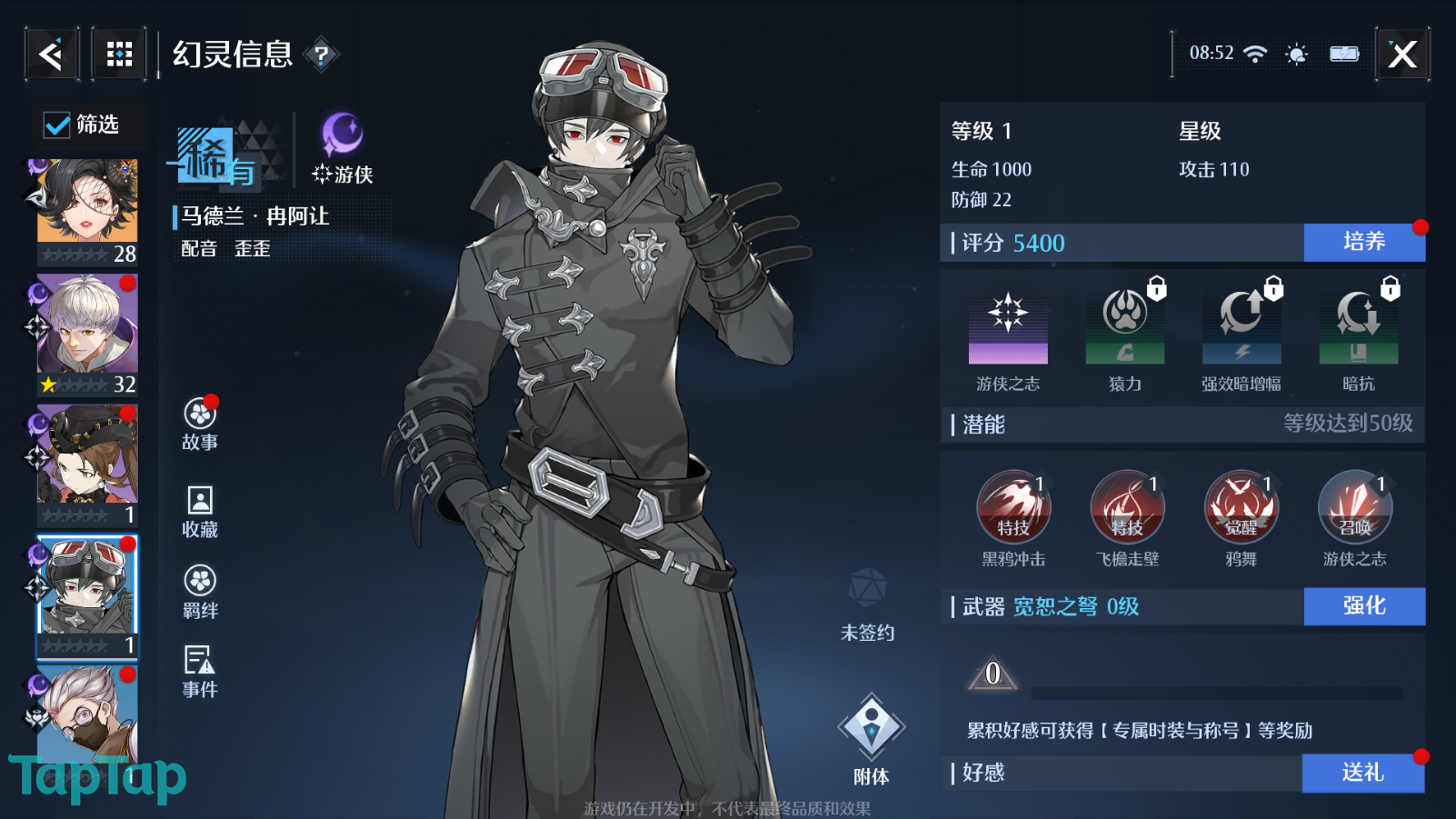This screenshot has height=819, width=1456.
Task: Open the 收藏 collection section
Action: pyautogui.click(x=200, y=511)
